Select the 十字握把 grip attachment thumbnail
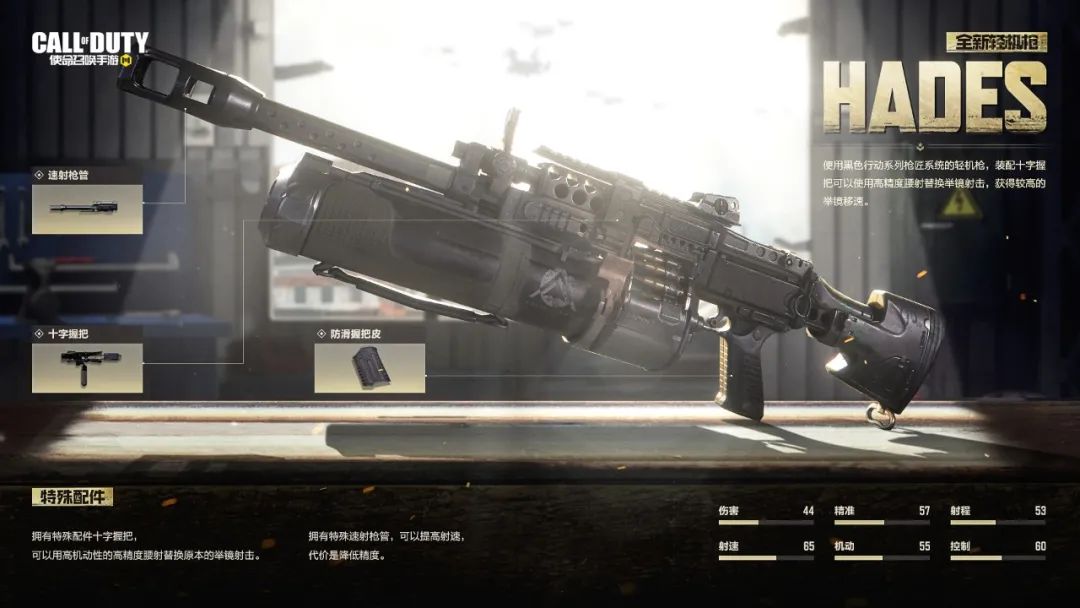 coord(87,368)
